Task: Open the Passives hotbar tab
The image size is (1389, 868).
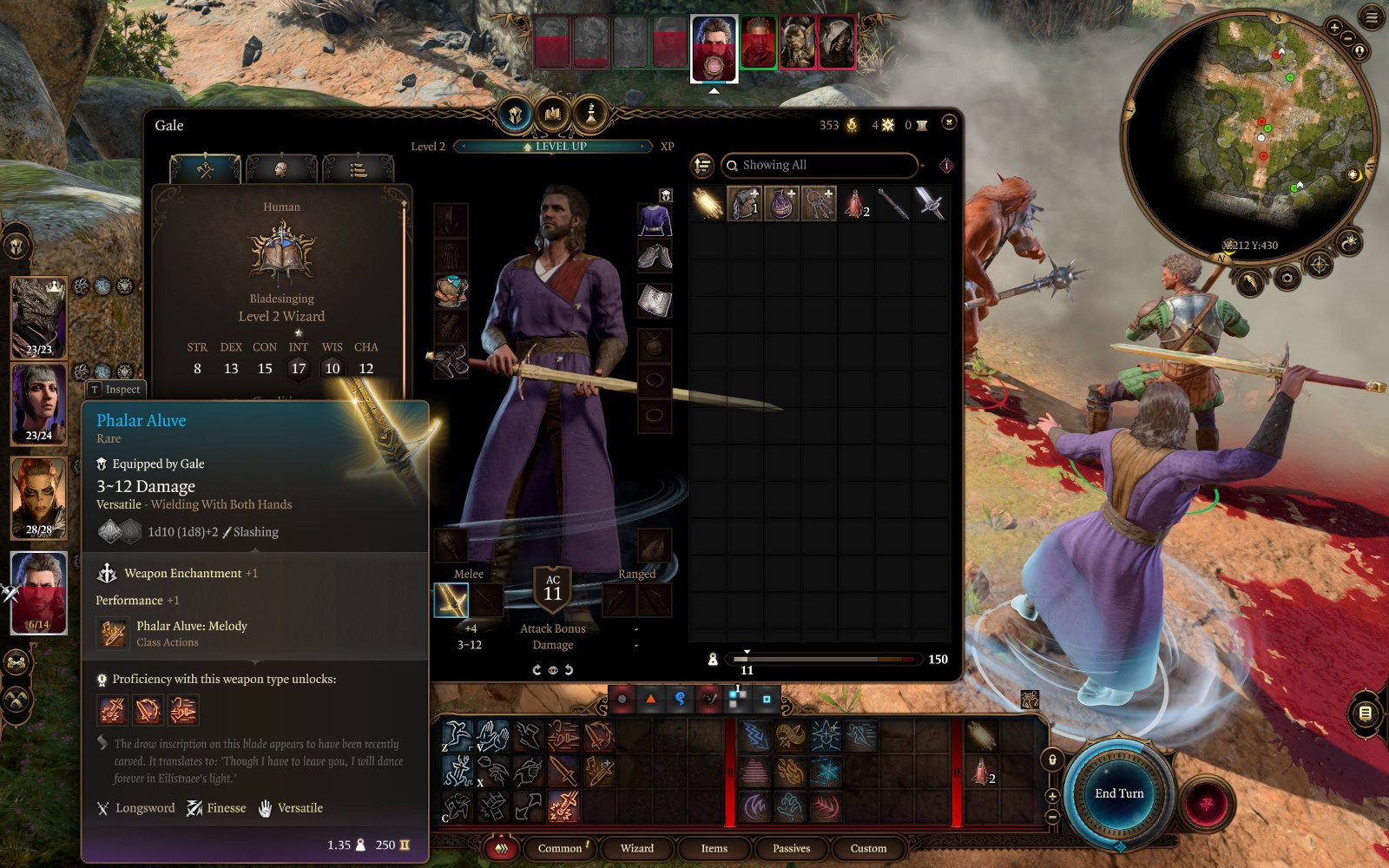Action: pos(791,848)
